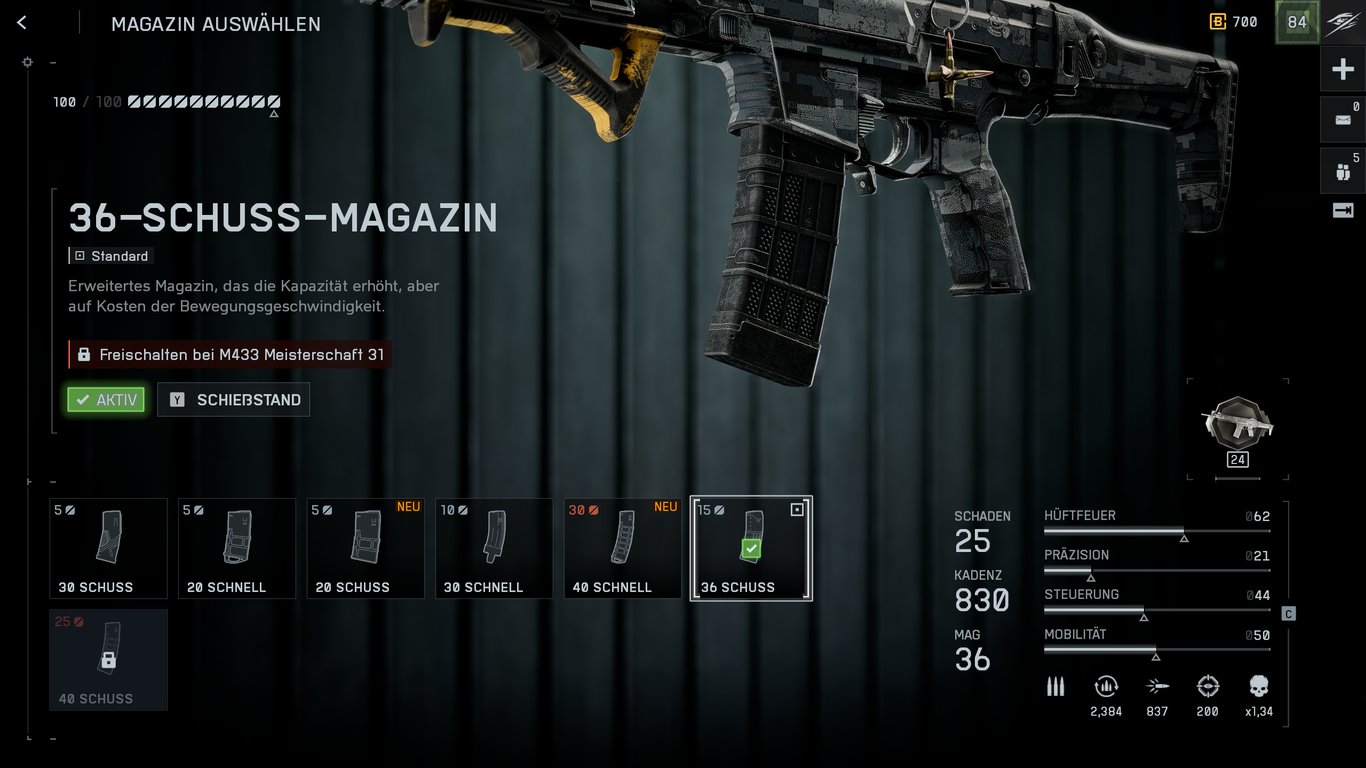The width and height of the screenshot is (1366, 768).
Task: Click the plus icon to invite players
Action: [x=1341, y=68]
